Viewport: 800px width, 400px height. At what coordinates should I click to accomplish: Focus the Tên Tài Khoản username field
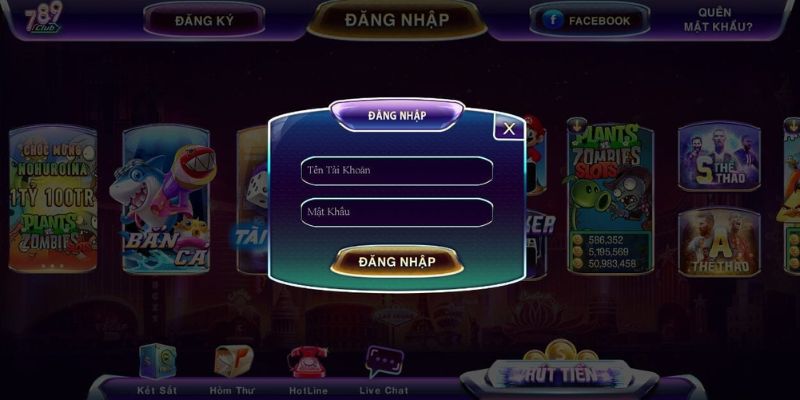tap(397, 171)
